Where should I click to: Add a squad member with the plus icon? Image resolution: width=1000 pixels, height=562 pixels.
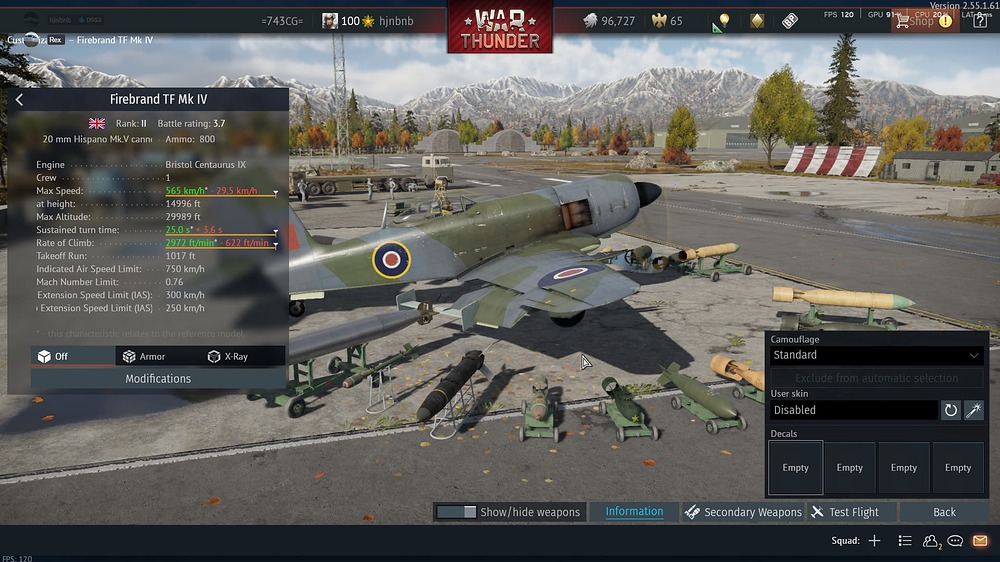[x=874, y=541]
